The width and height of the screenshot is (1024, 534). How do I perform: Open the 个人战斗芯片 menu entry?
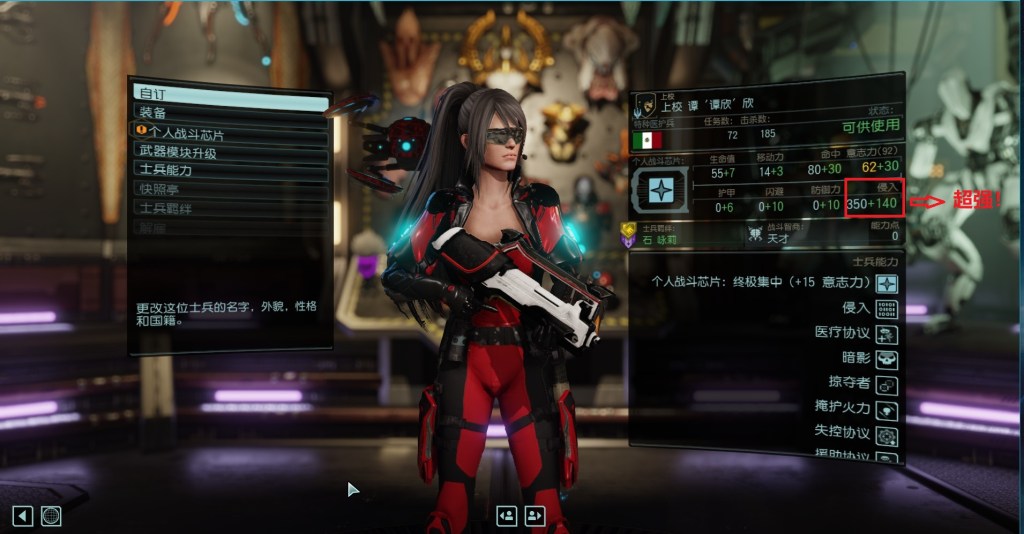230,131
